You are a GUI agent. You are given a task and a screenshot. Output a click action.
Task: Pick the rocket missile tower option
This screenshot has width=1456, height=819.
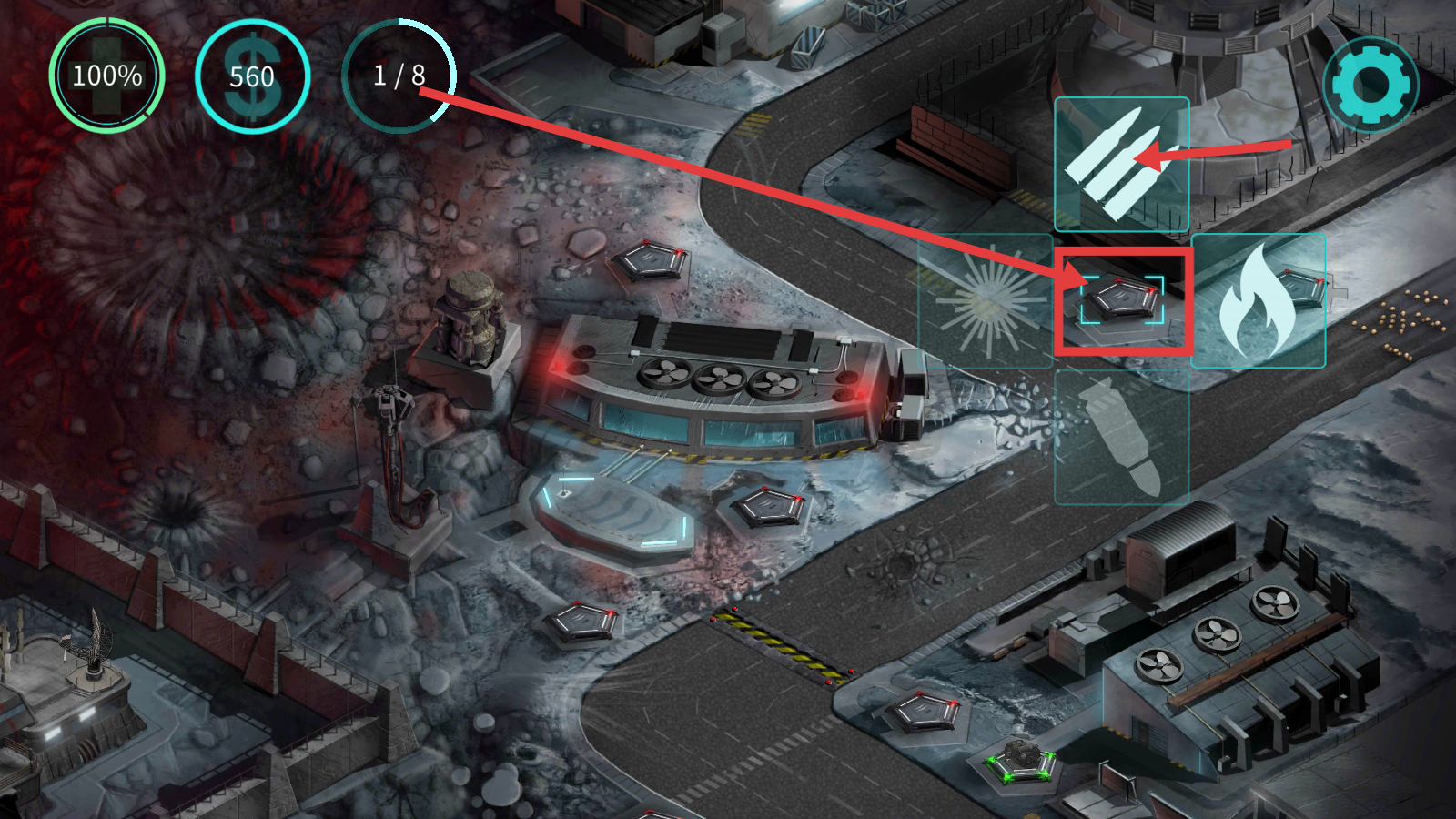tap(1121, 438)
